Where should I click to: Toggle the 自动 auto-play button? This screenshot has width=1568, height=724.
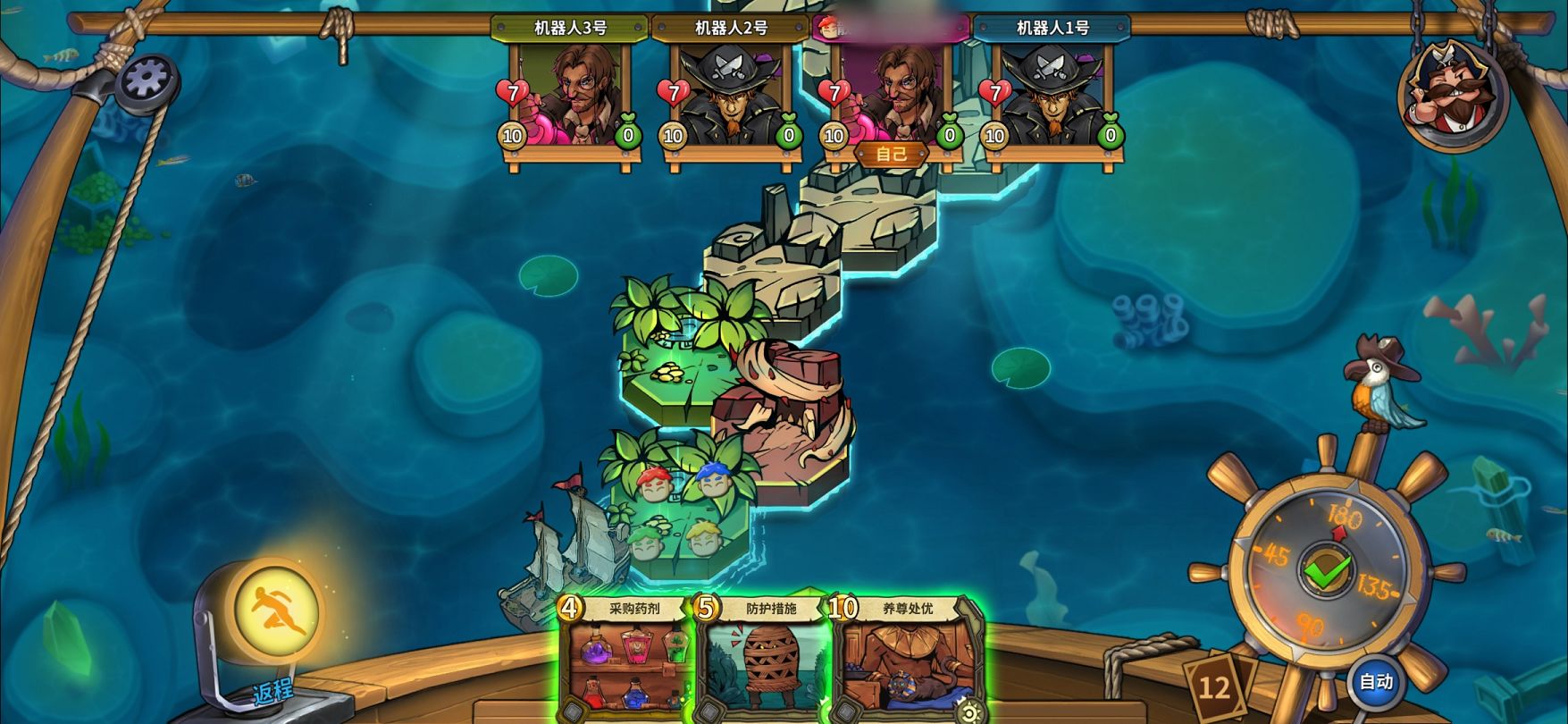click(1376, 682)
